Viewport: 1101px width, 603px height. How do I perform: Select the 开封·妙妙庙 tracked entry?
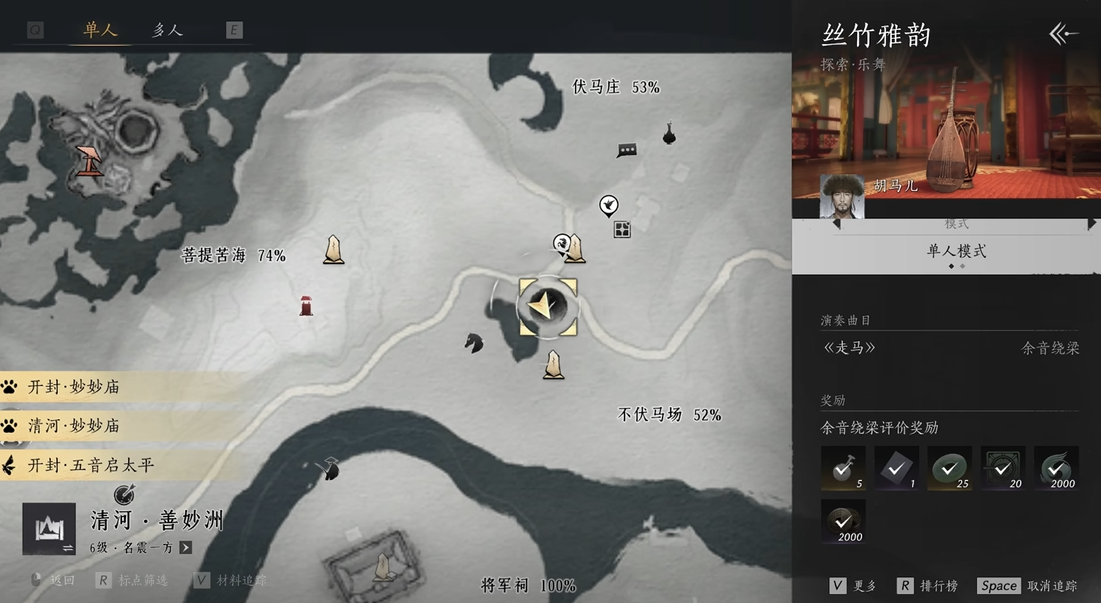click(75, 387)
